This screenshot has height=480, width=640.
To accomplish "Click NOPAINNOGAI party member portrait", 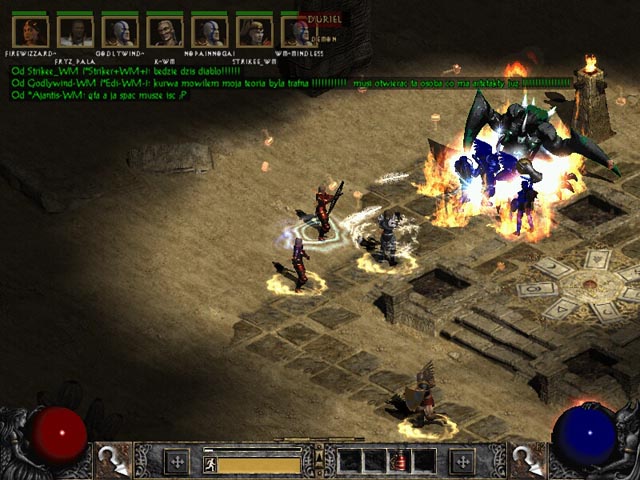I will click(210, 32).
